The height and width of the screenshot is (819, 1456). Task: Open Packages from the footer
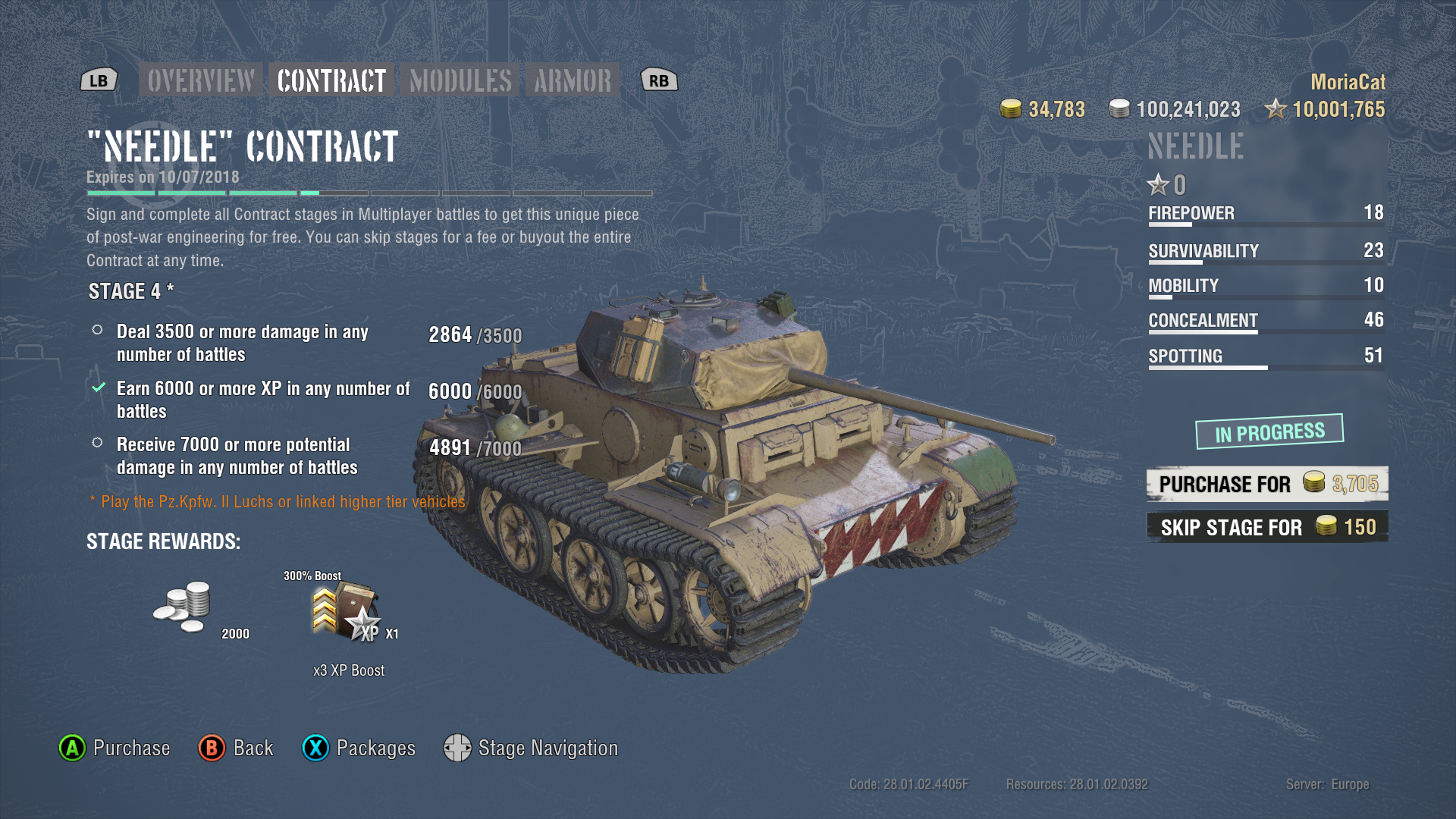click(359, 748)
